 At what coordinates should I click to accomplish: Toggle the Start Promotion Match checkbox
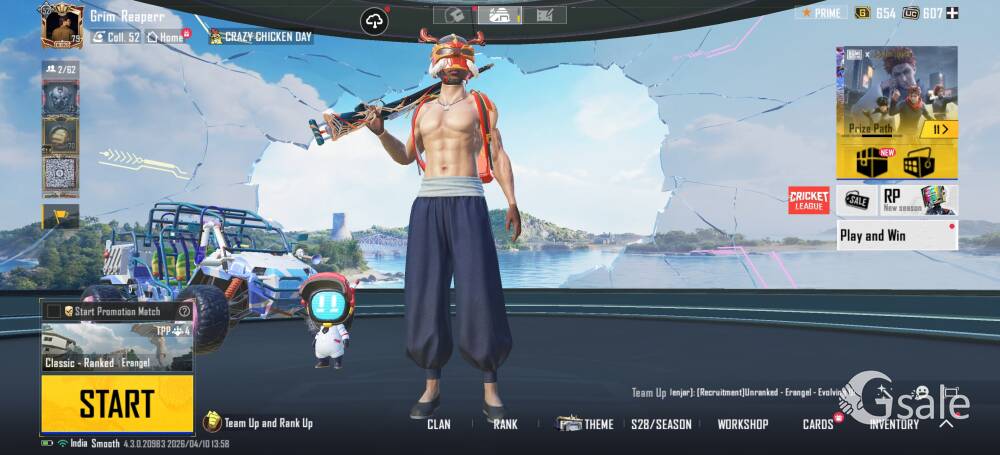(x=54, y=311)
